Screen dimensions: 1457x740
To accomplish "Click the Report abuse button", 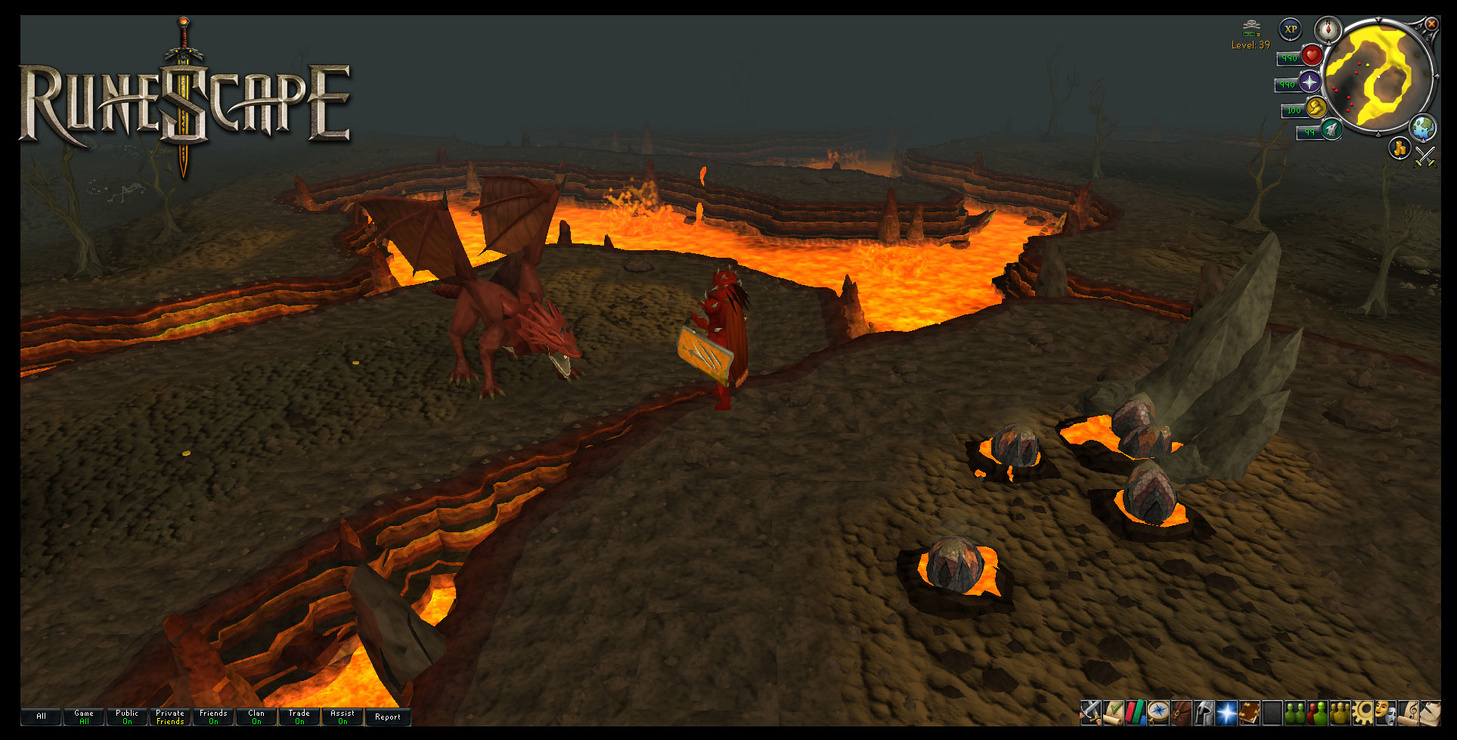I will 388,717.
